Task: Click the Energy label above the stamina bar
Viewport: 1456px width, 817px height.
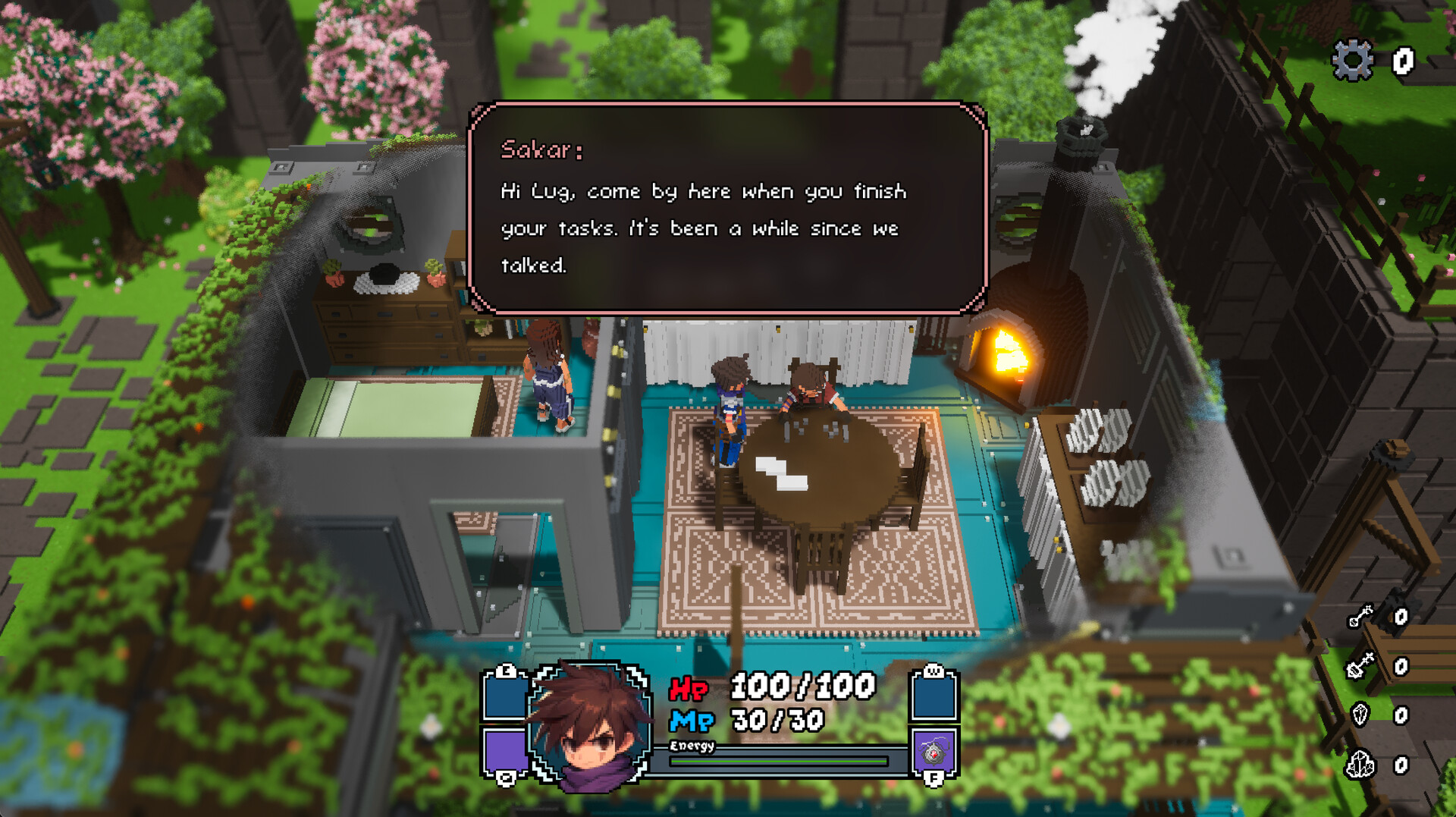Action: [694, 746]
